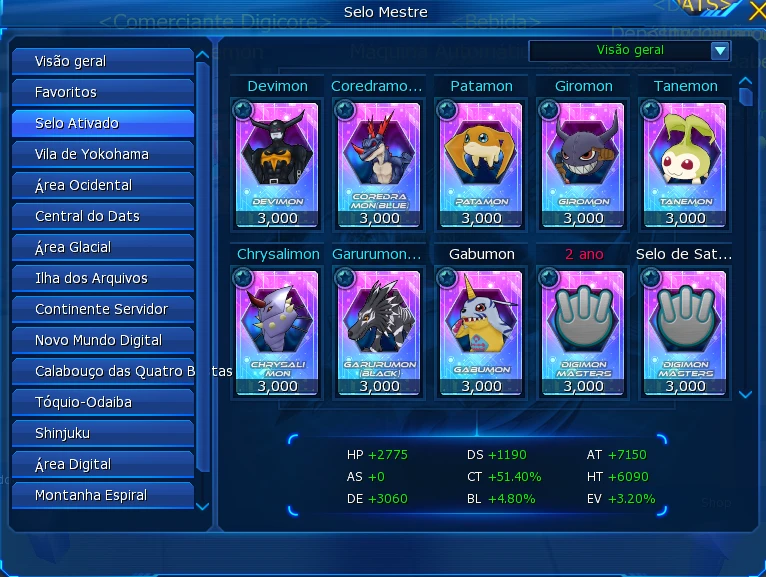This screenshot has width=766, height=577.
Task: Open the Visão geral dropdown
Action: [719, 50]
